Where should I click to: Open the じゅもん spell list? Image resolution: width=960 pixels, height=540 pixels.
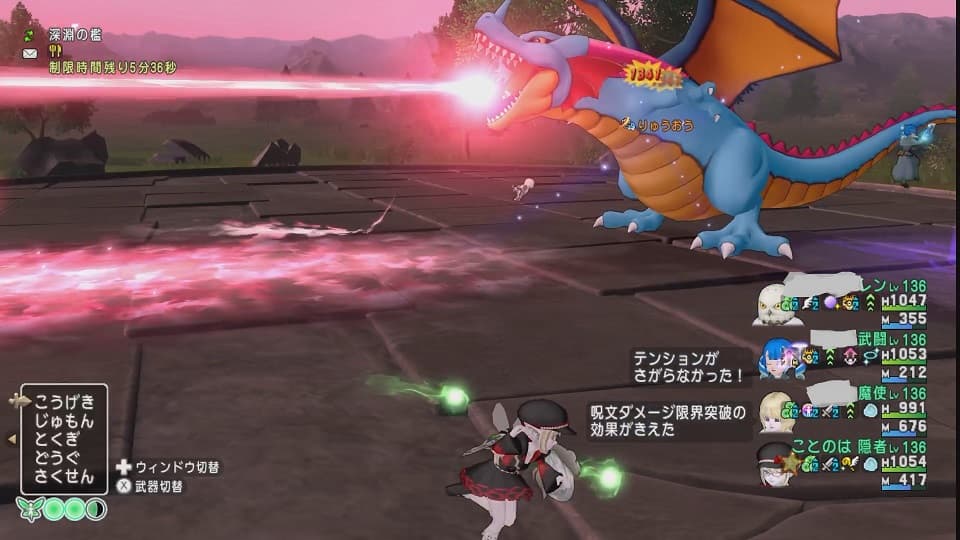coord(64,421)
